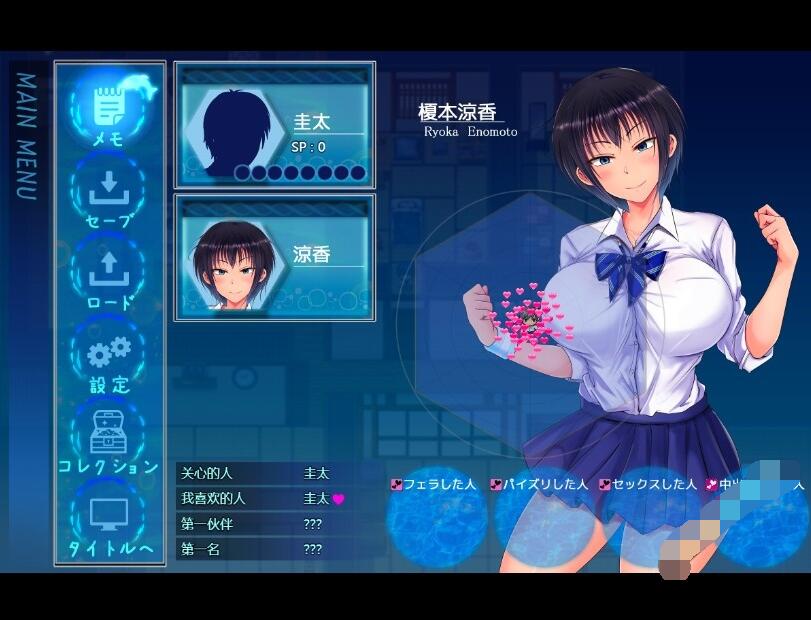Viewport: 811px width, 620px height.
Task: Return to title via タイトルへ
Action: coord(108,520)
